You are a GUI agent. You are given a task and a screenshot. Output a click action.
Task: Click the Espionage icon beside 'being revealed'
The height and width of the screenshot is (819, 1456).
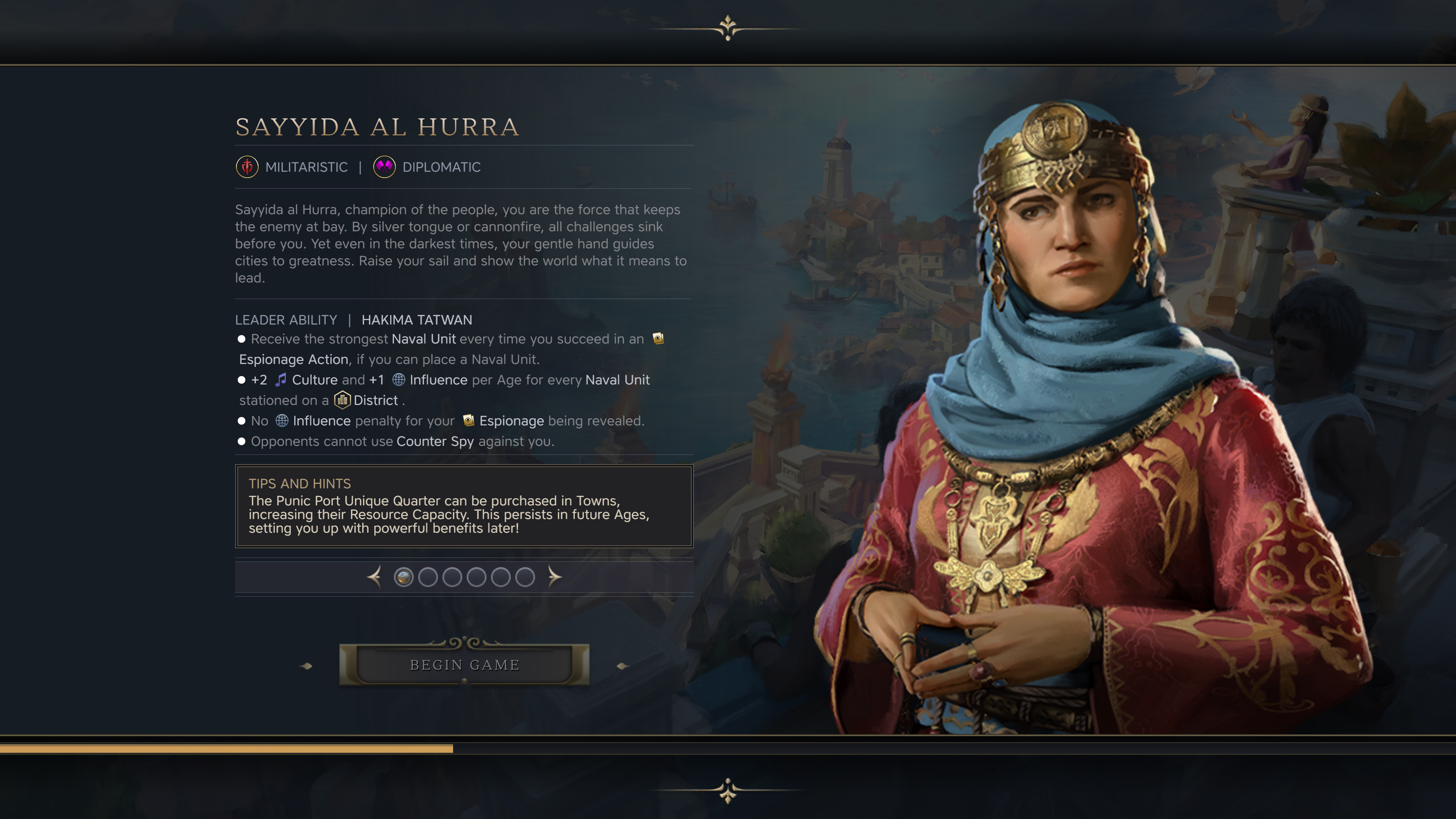click(469, 420)
